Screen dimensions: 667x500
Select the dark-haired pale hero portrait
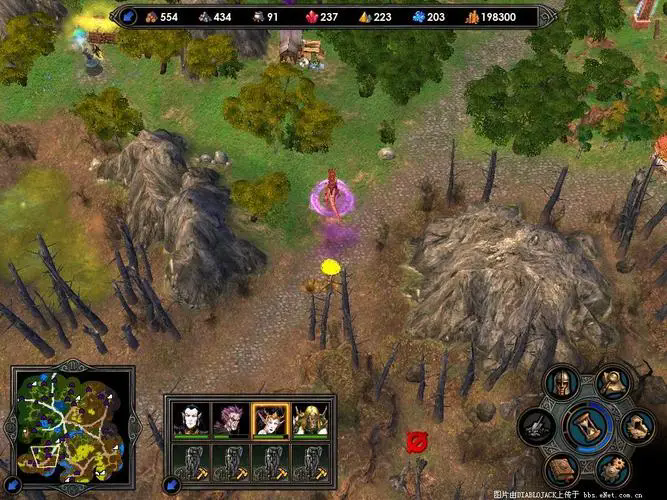click(189, 419)
